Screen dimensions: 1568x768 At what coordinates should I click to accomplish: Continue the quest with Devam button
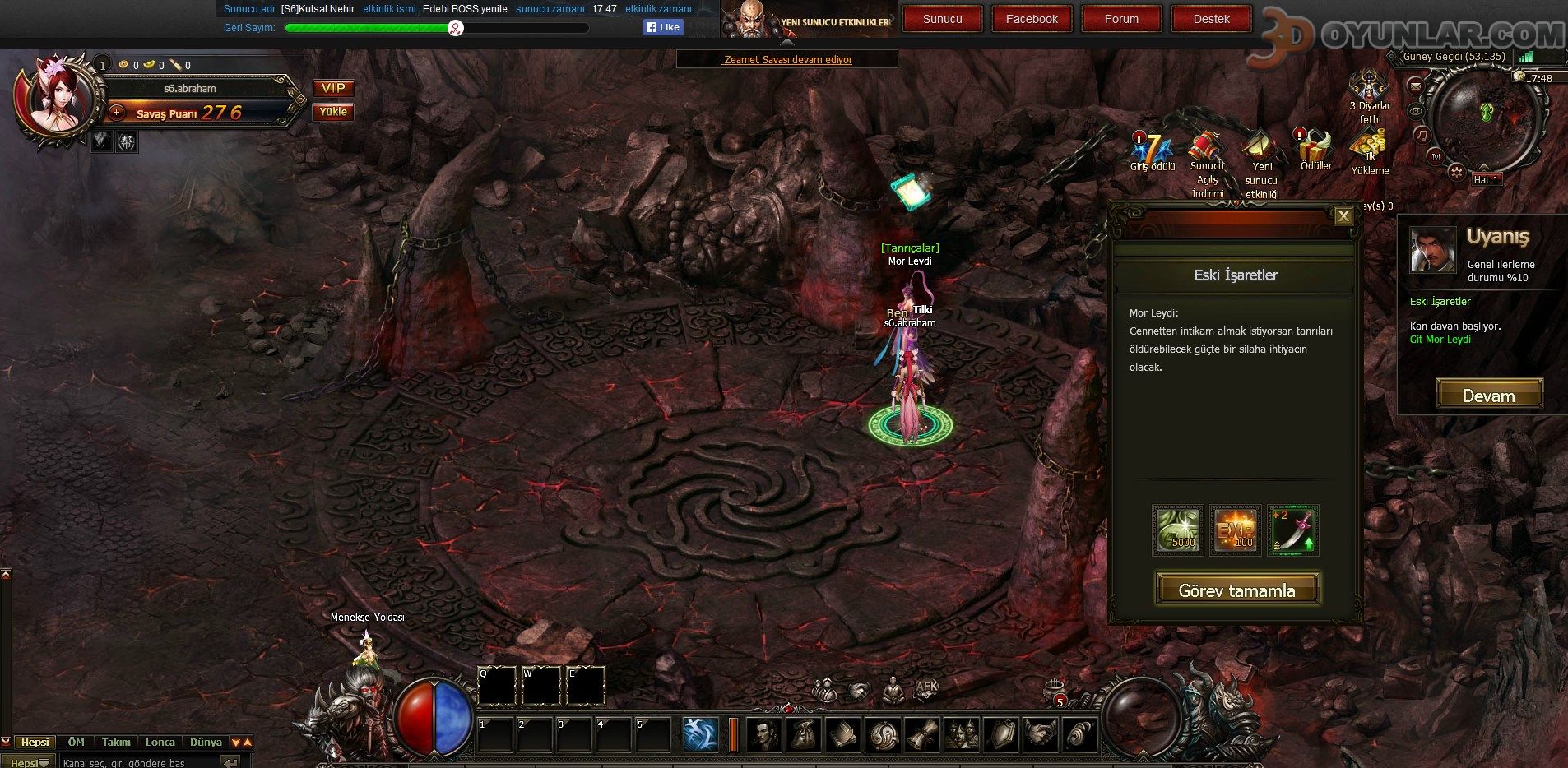coord(1489,396)
